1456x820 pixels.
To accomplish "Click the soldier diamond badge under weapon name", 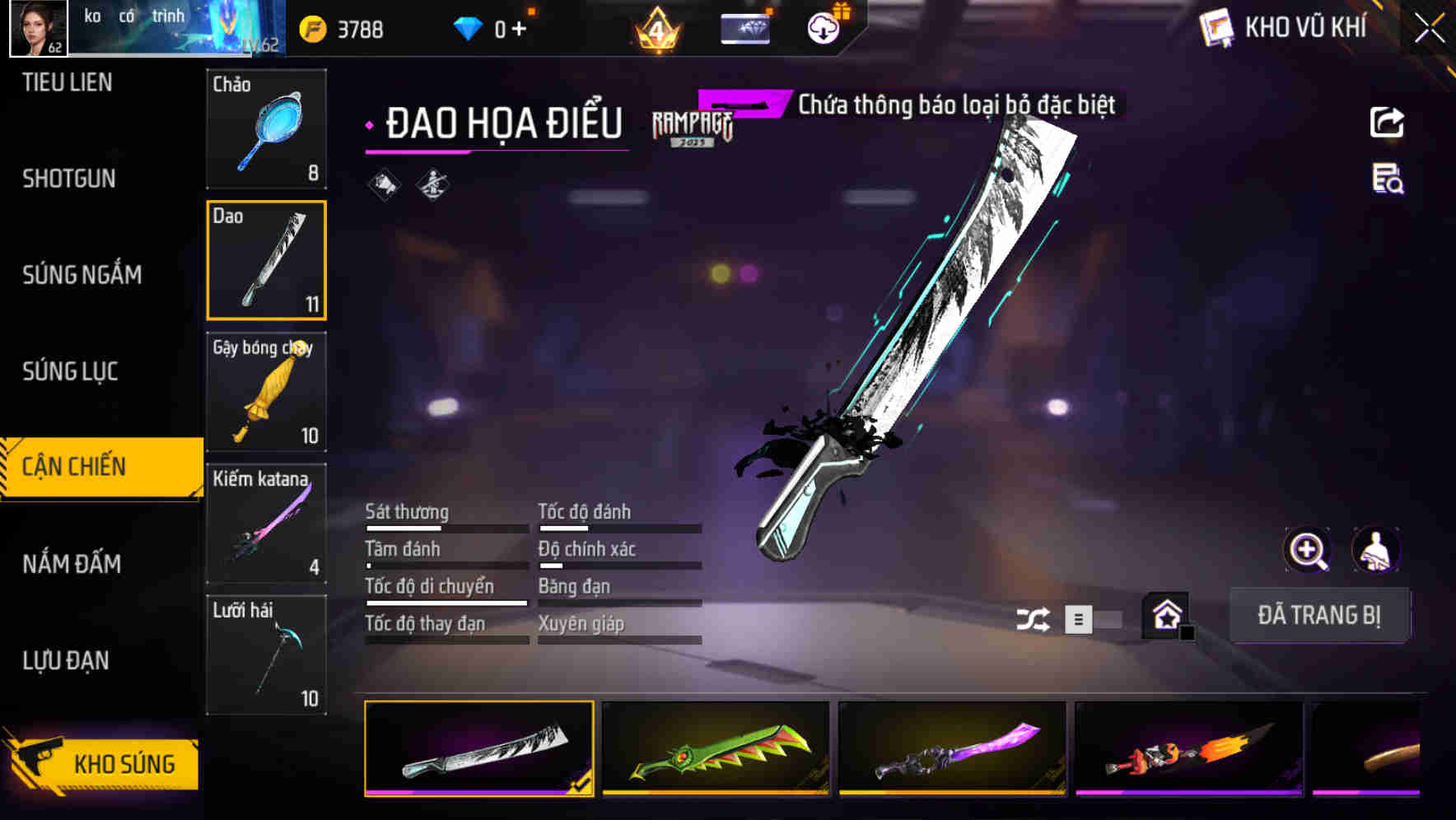I will point(432,184).
